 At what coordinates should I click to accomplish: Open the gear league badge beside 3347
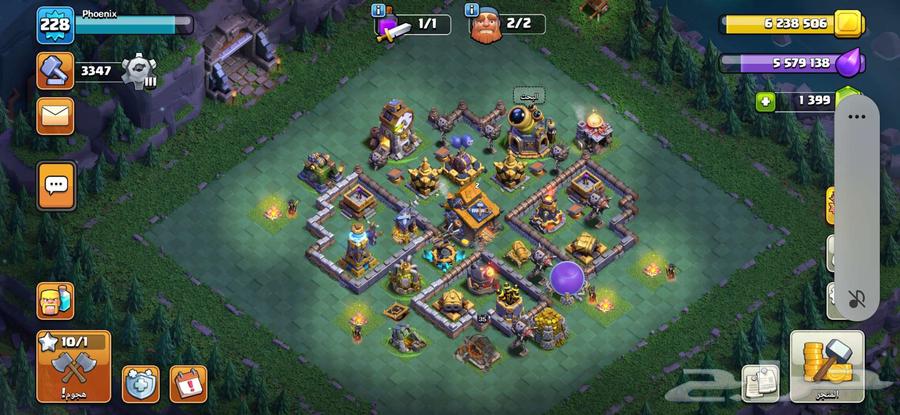point(138,70)
